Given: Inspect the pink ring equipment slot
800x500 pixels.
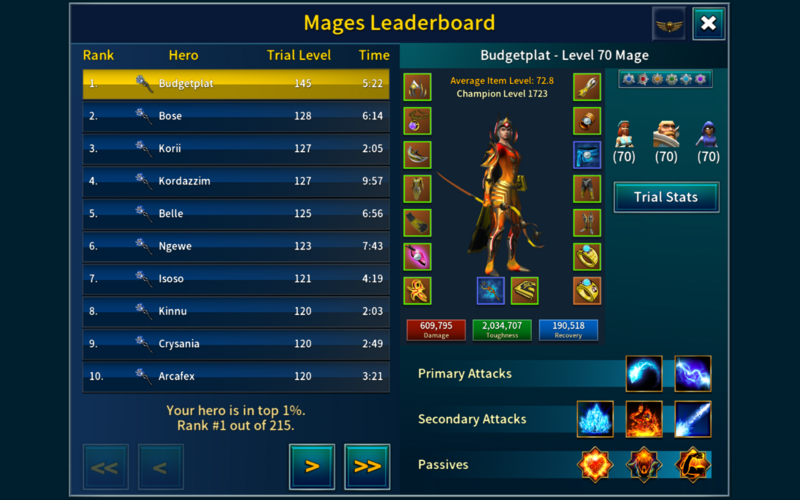Looking at the screenshot, I should [x=417, y=257].
